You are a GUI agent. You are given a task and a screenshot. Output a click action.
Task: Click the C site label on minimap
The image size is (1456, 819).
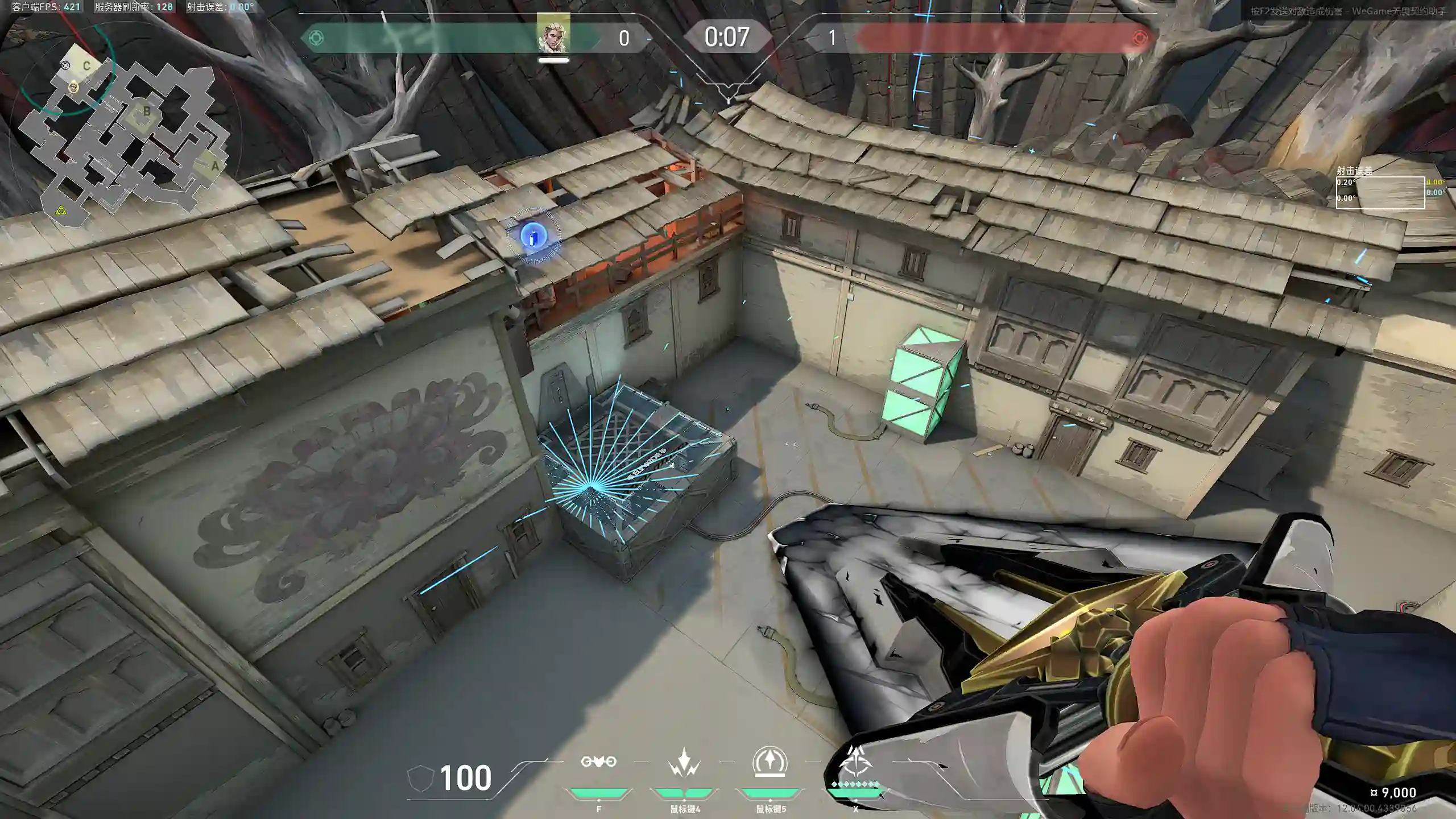point(86,66)
